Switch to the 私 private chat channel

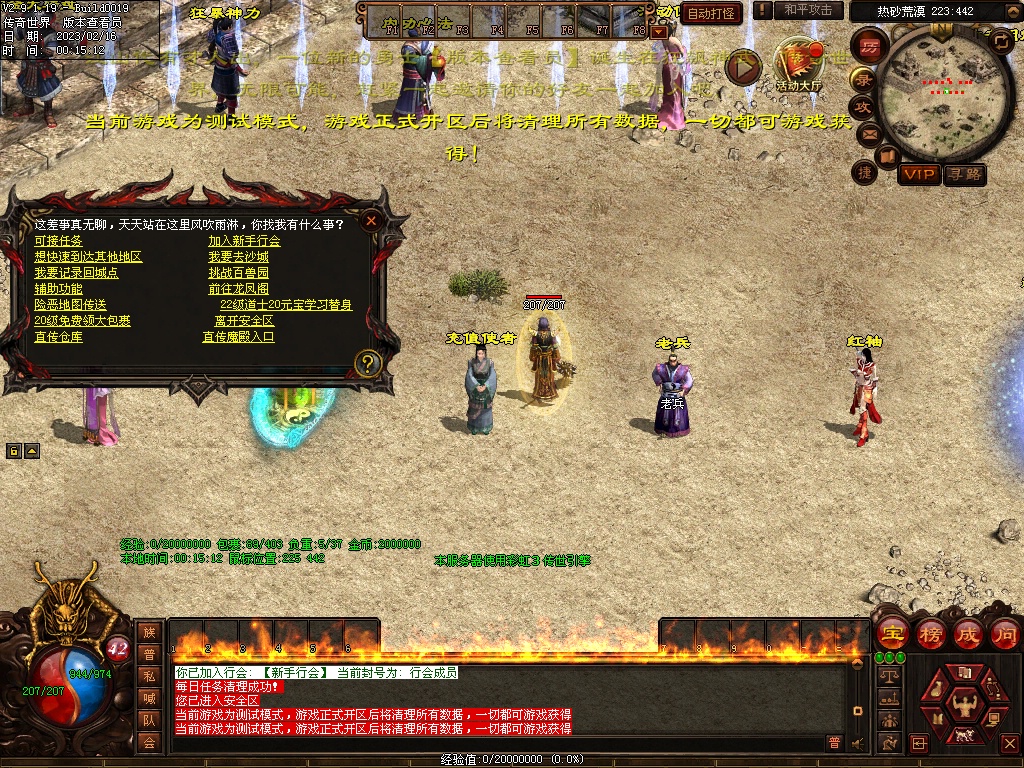coord(149,676)
